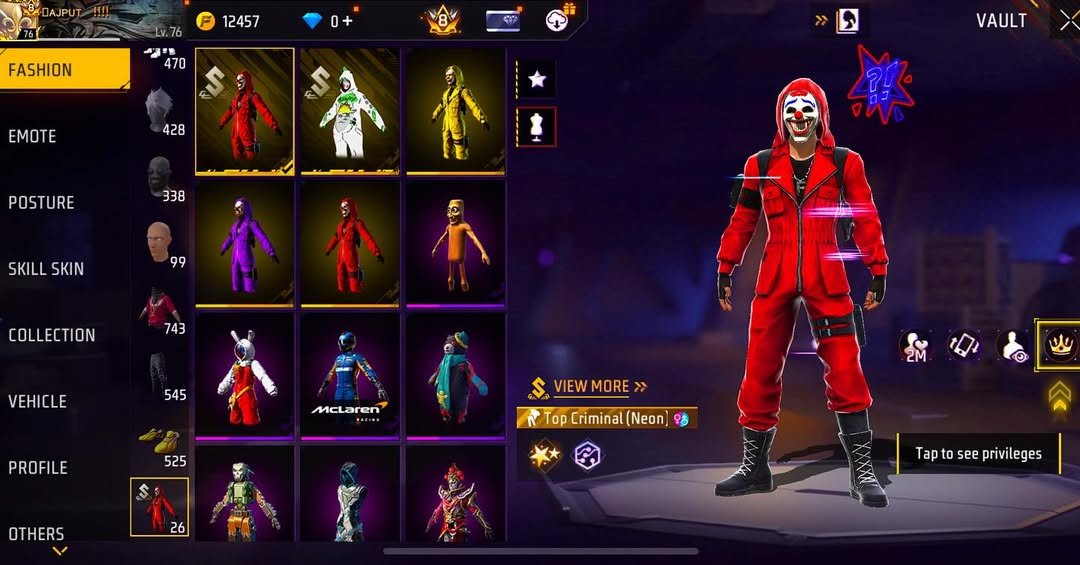
Task: Tap the gold crown privileges icon
Action: pyautogui.click(x=1057, y=345)
